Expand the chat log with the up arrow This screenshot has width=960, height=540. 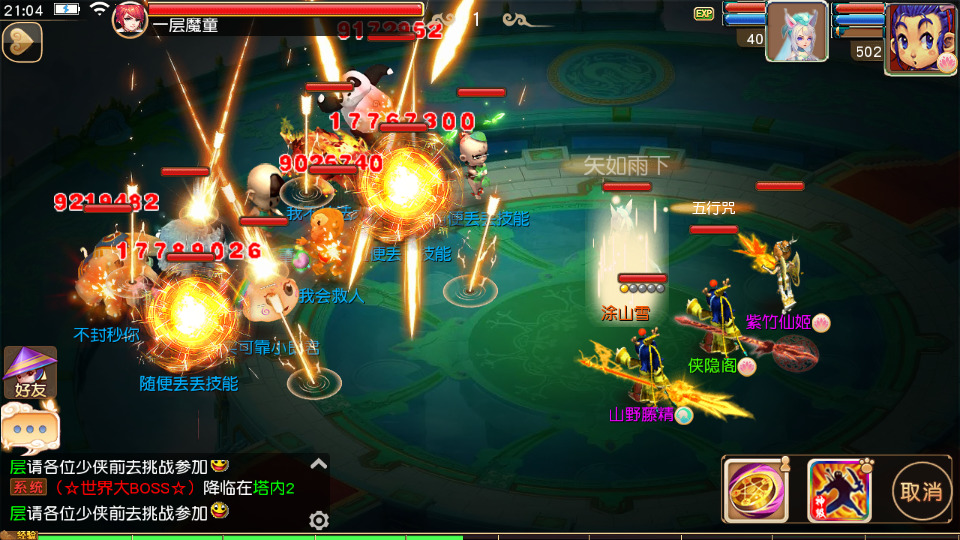click(319, 463)
